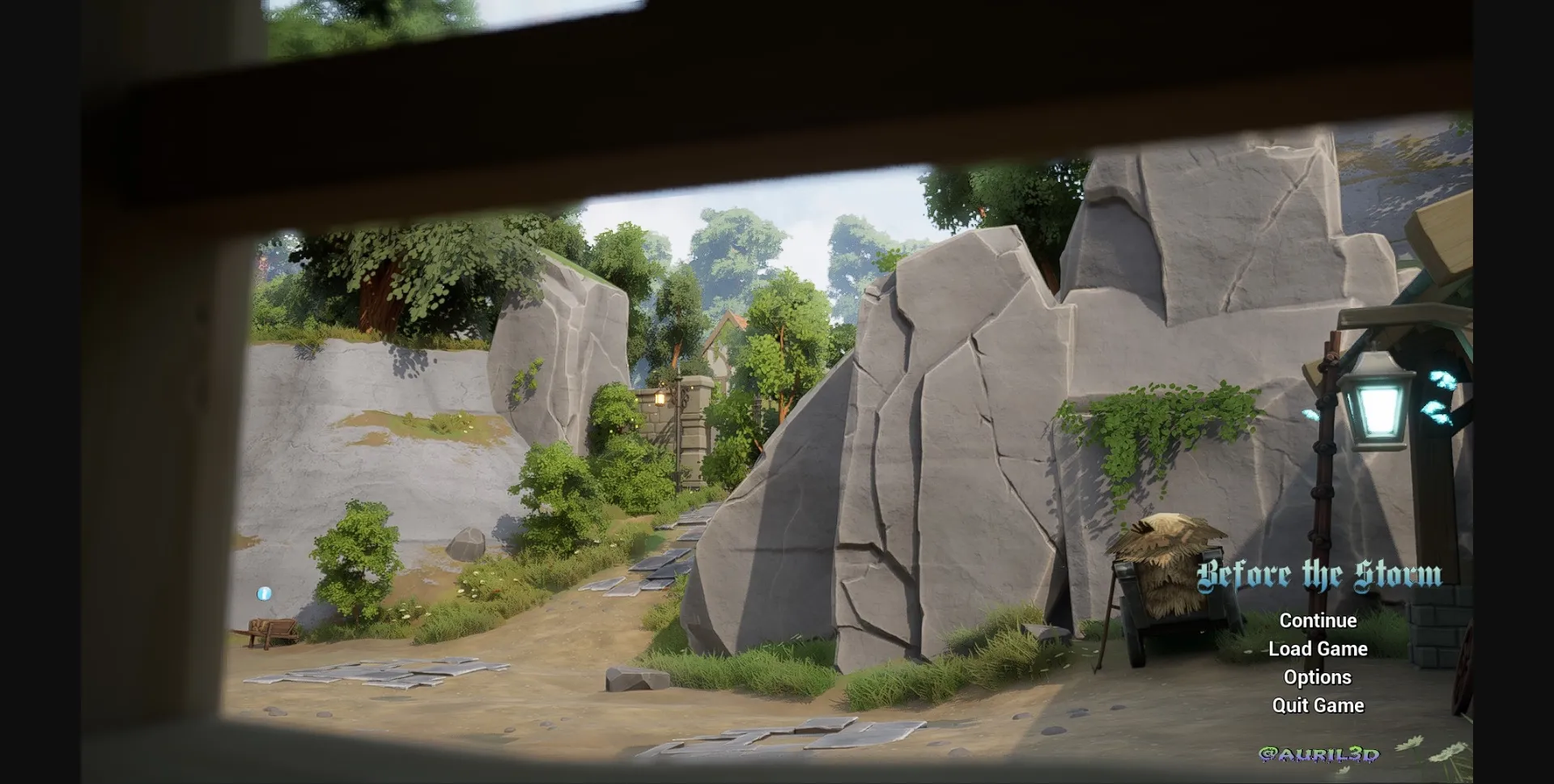Select Quit Game to exit
The height and width of the screenshot is (784, 1554).
(1318, 705)
